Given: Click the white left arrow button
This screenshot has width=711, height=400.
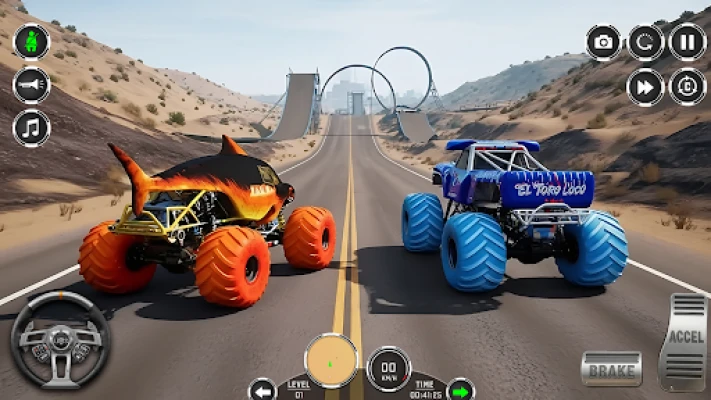Looking at the screenshot, I should coord(262,389).
